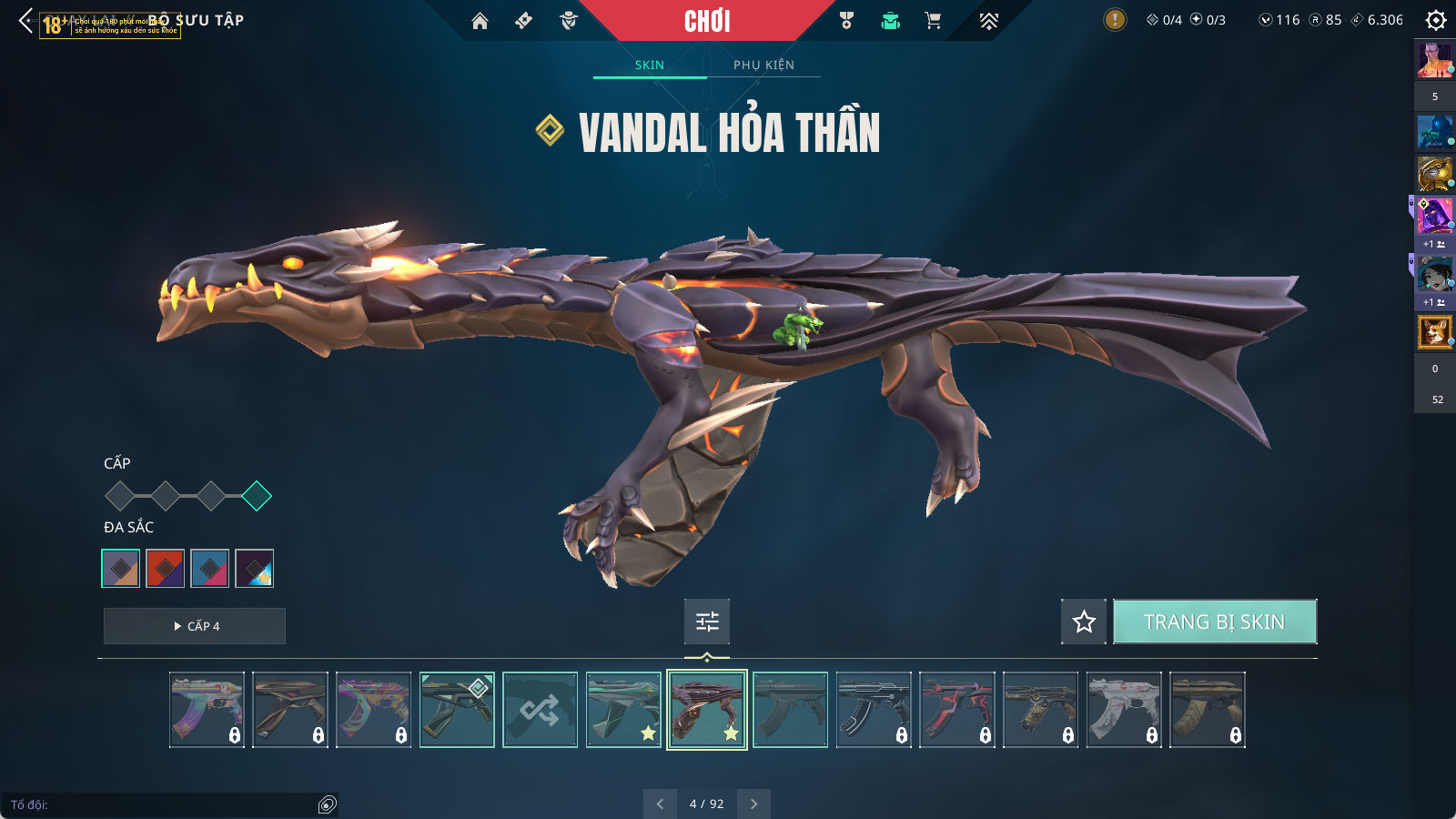Mark skin as favorite with star
This screenshot has height=819, width=1456.
point(1084,622)
